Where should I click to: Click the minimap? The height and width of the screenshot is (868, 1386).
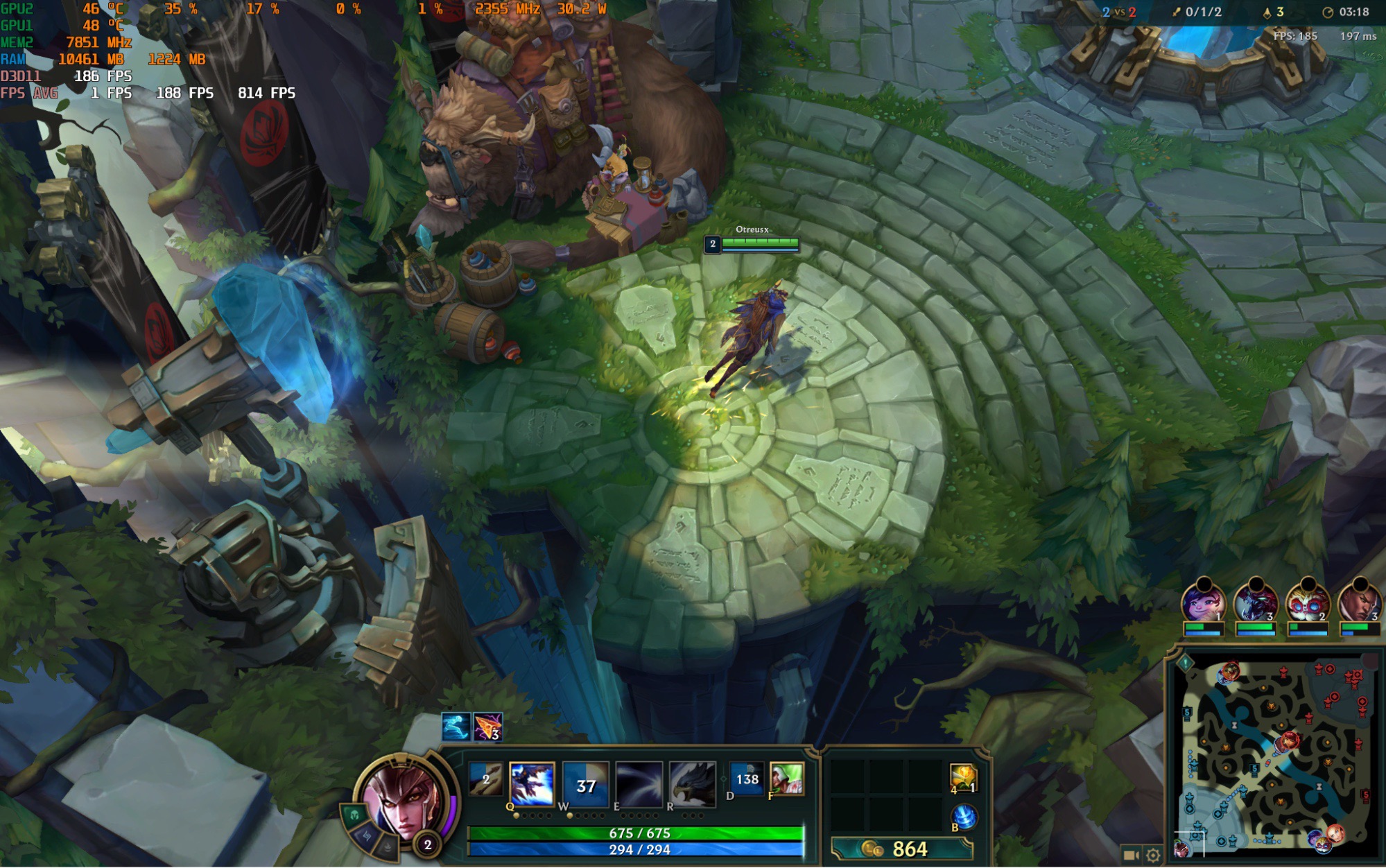(x=1274, y=756)
